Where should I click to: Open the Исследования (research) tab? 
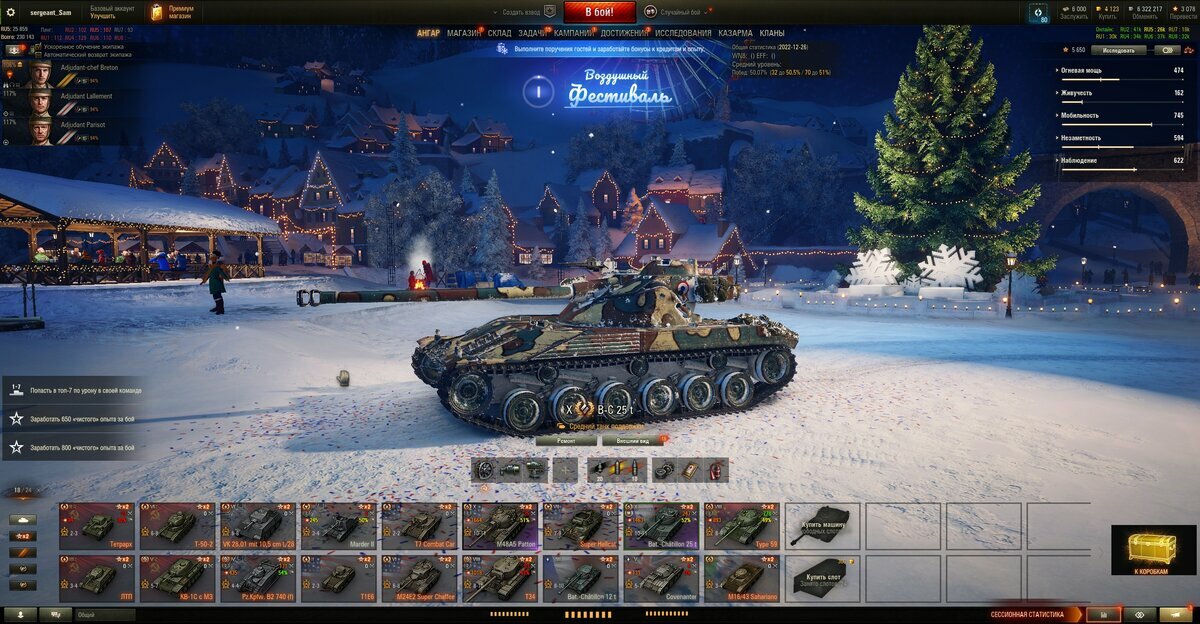coord(683,33)
